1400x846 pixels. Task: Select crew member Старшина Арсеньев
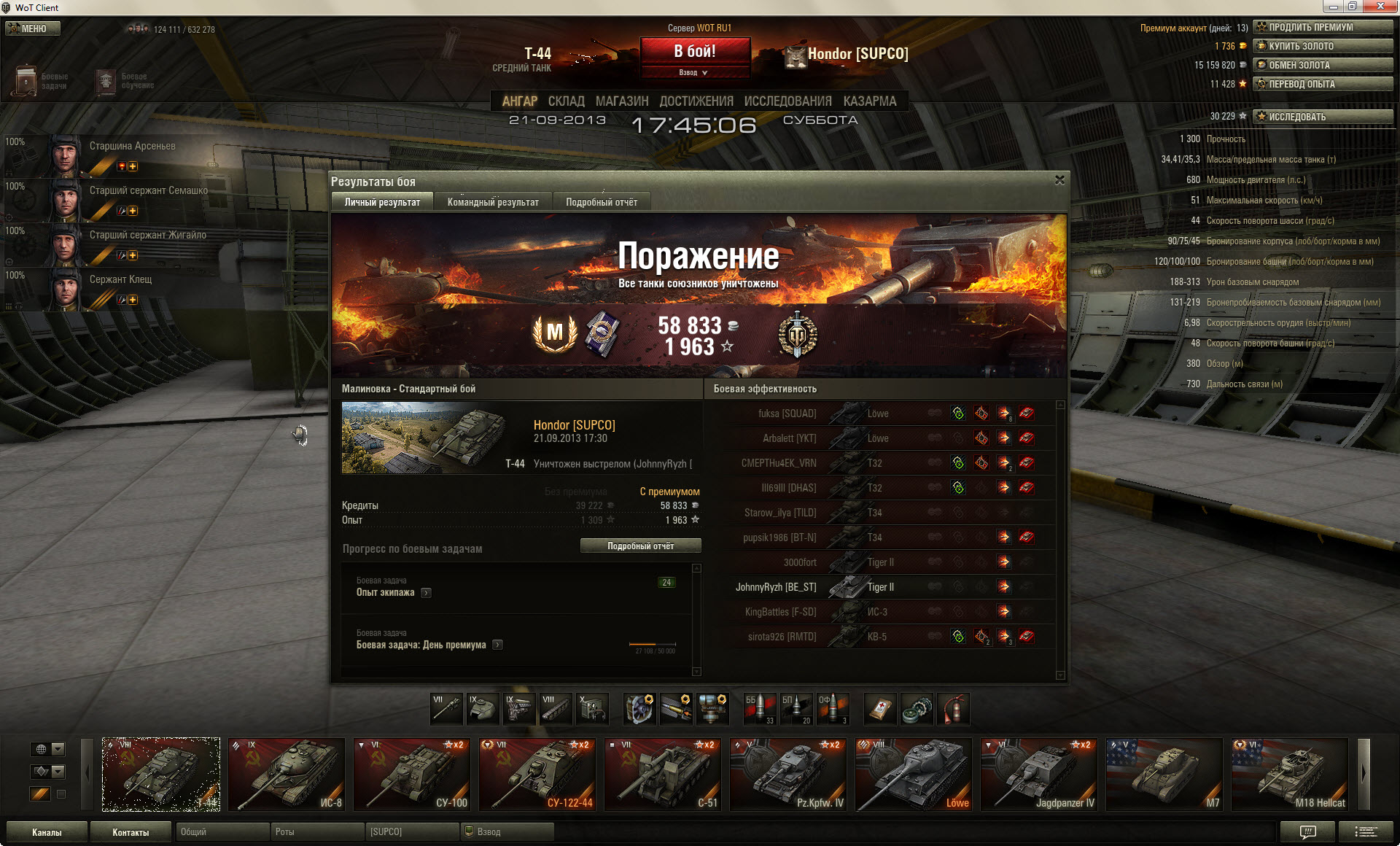(131, 147)
